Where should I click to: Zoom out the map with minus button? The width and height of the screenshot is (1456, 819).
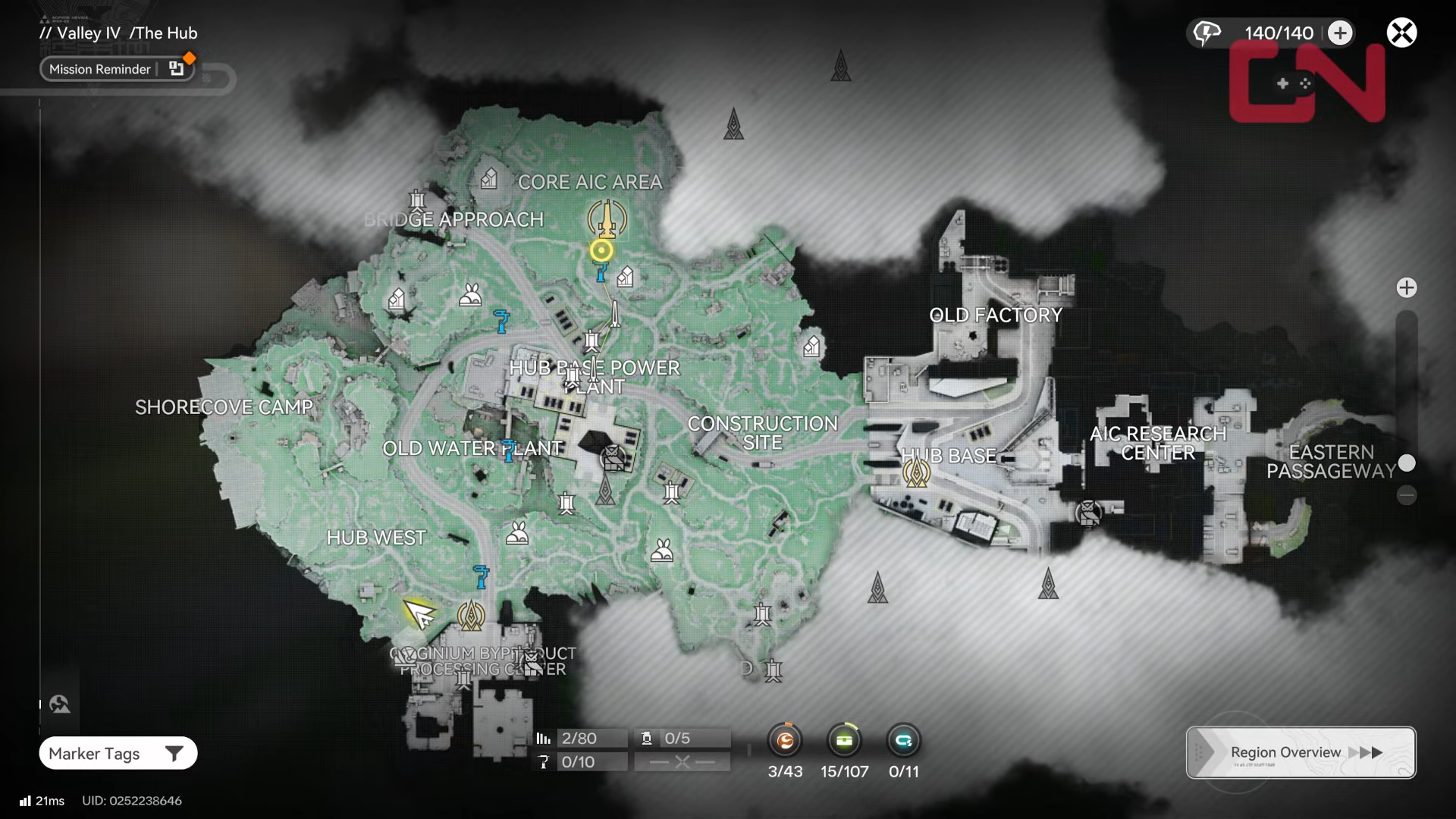coord(1407,496)
